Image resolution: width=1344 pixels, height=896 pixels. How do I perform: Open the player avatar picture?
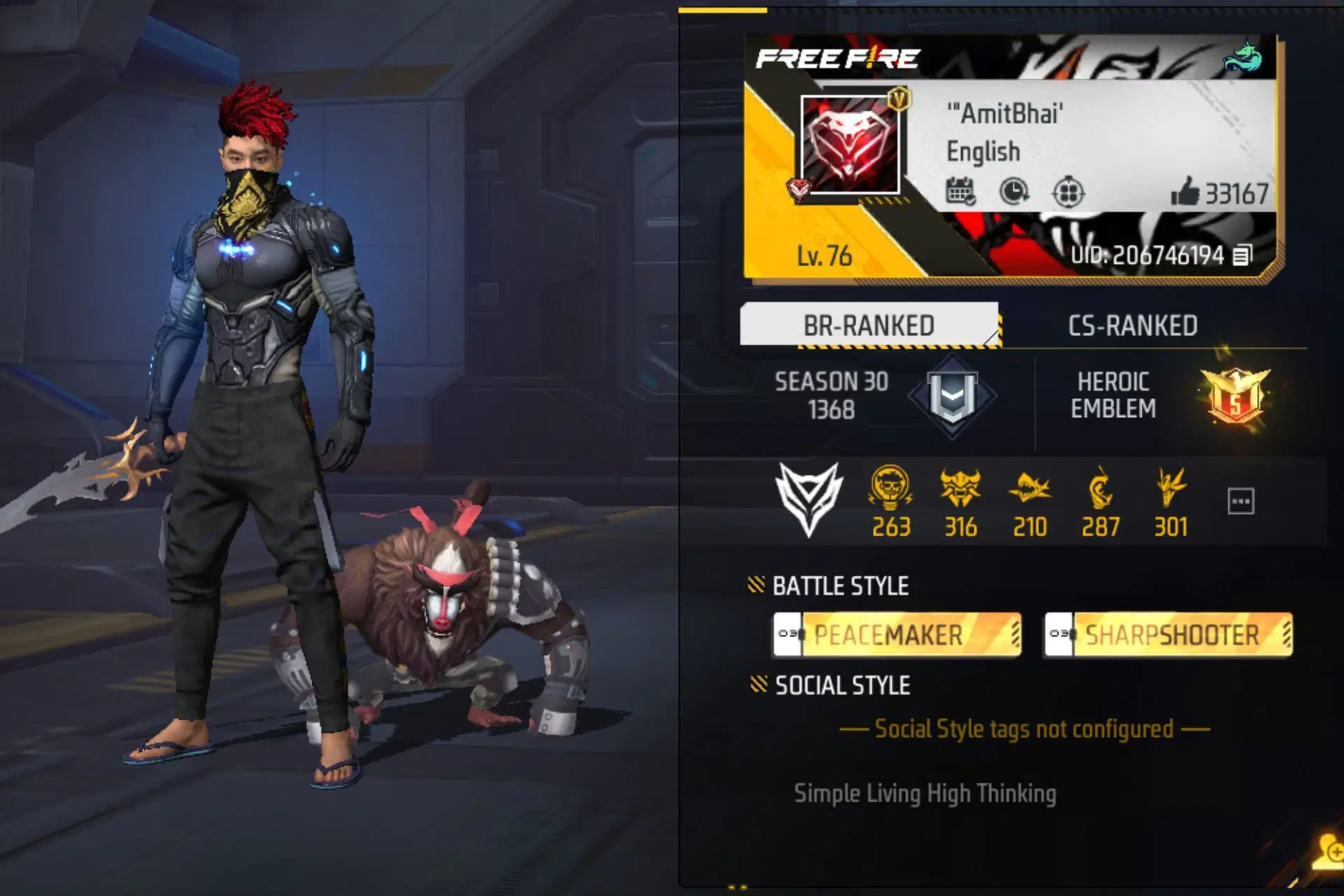coord(851,144)
